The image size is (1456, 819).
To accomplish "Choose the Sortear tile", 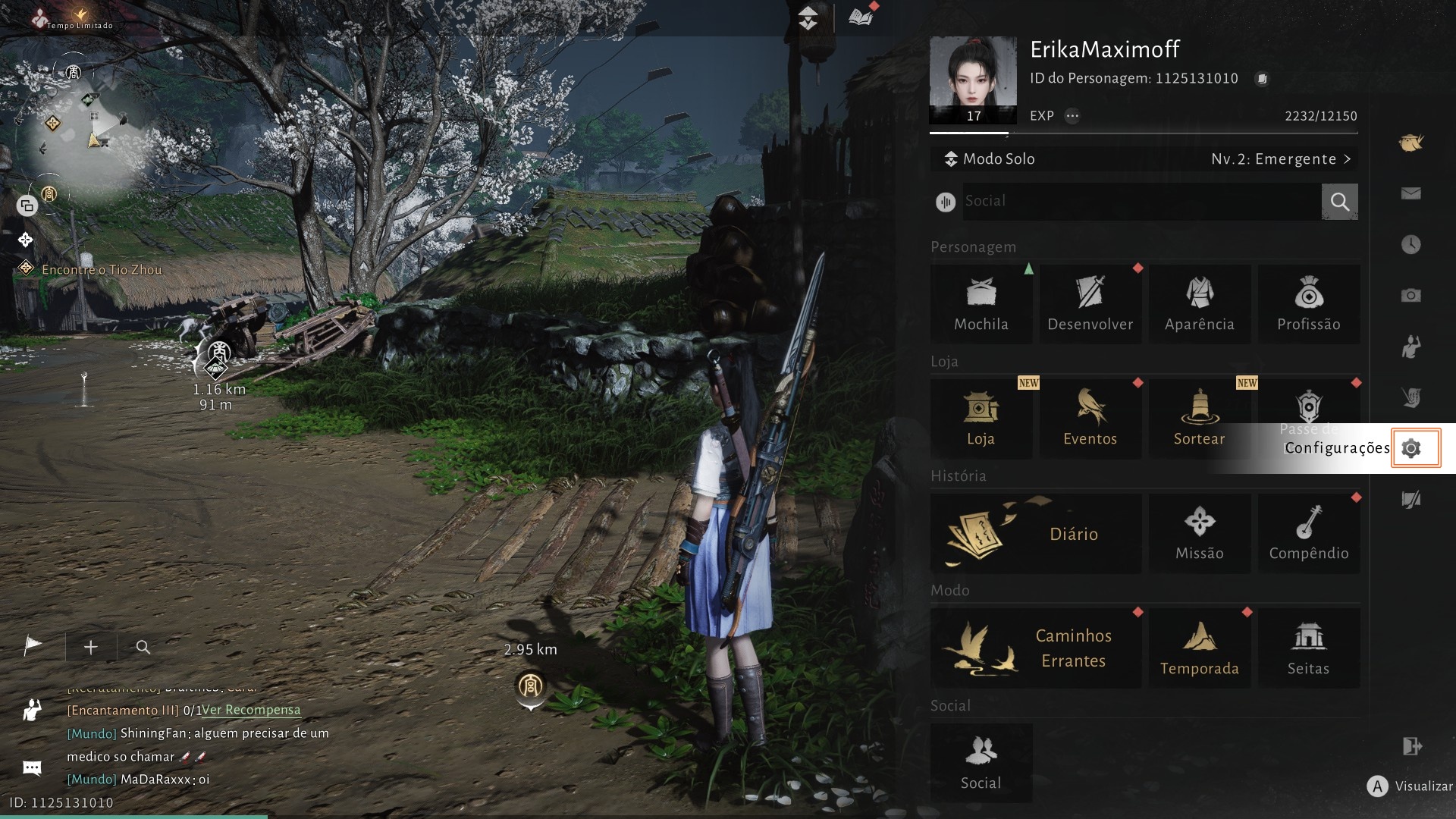I will [1199, 419].
